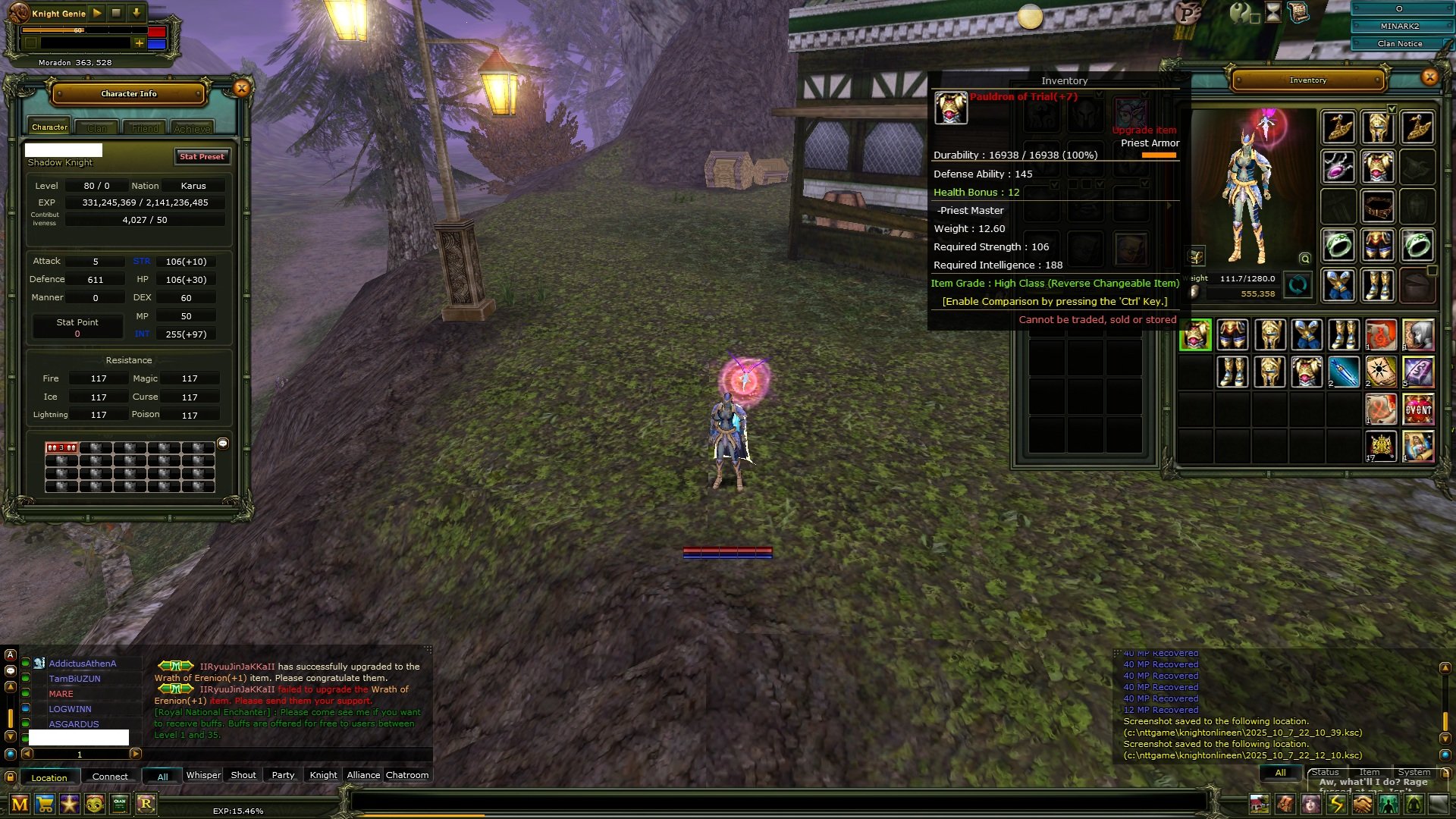Click the EVENT heart item in inventory
The height and width of the screenshot is (819, 1456).
(x=1418, y=409)
